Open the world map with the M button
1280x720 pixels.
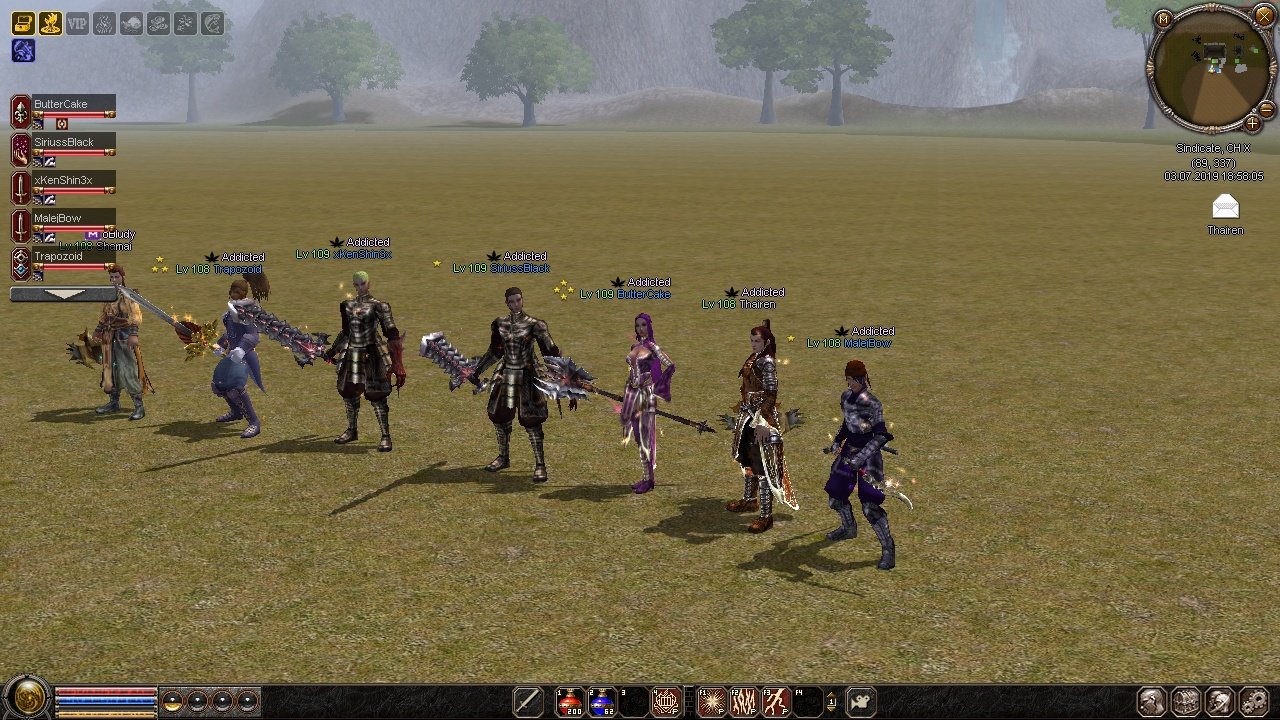point(1163,18)
